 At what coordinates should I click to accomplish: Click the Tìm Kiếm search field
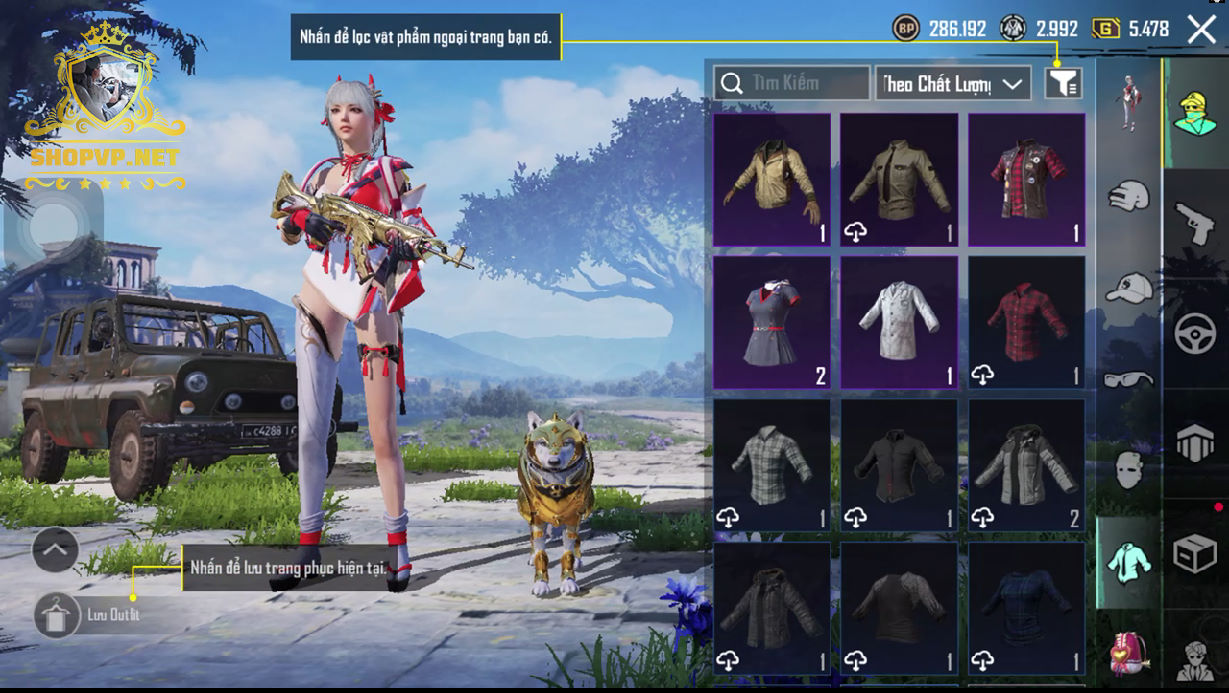tap(792, 83)
